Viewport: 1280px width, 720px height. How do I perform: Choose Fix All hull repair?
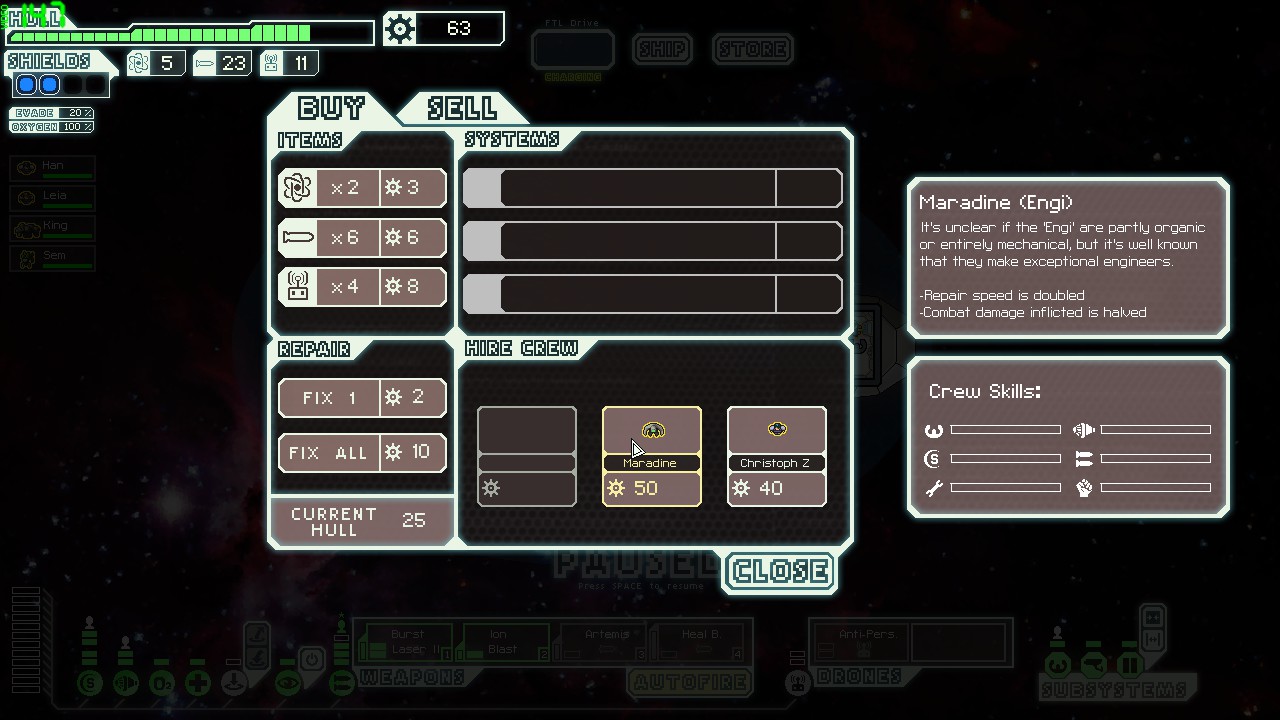(x=362, y=452)
